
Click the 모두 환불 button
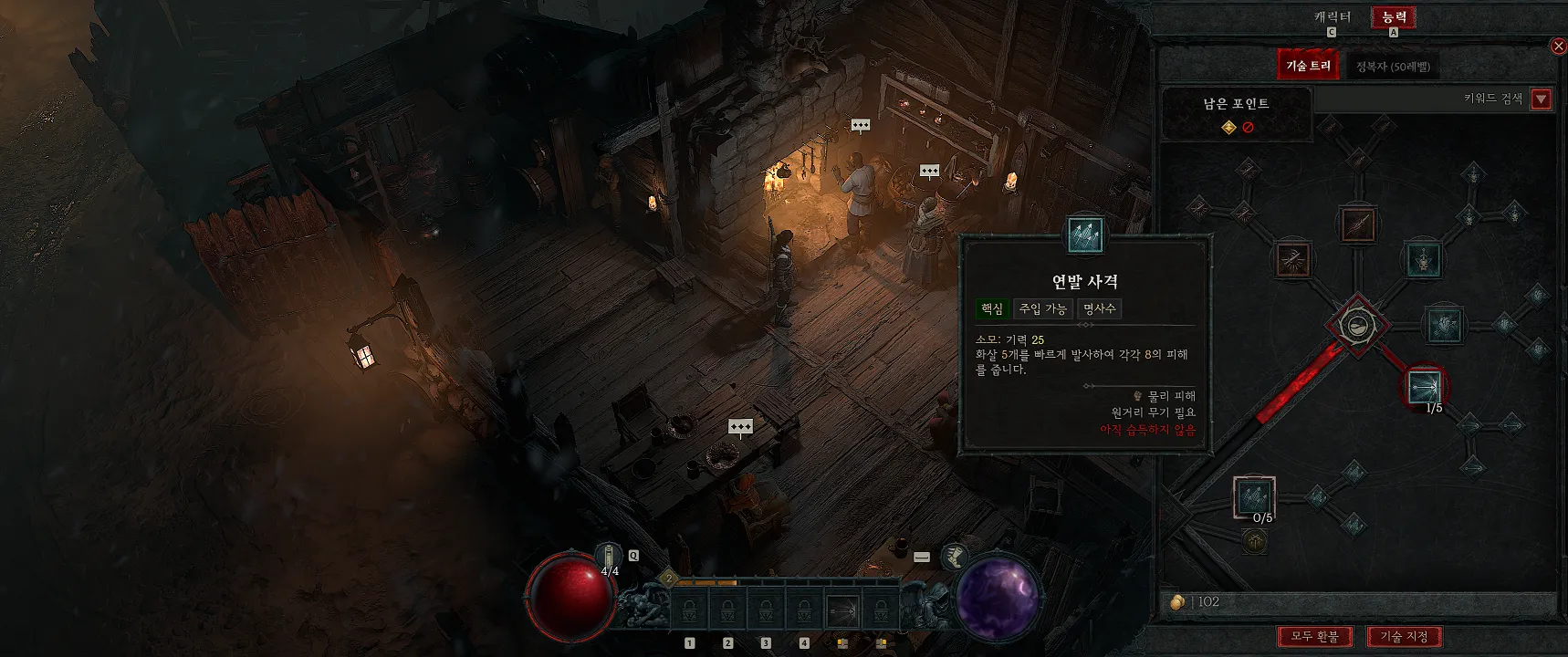click(1314, 636)
